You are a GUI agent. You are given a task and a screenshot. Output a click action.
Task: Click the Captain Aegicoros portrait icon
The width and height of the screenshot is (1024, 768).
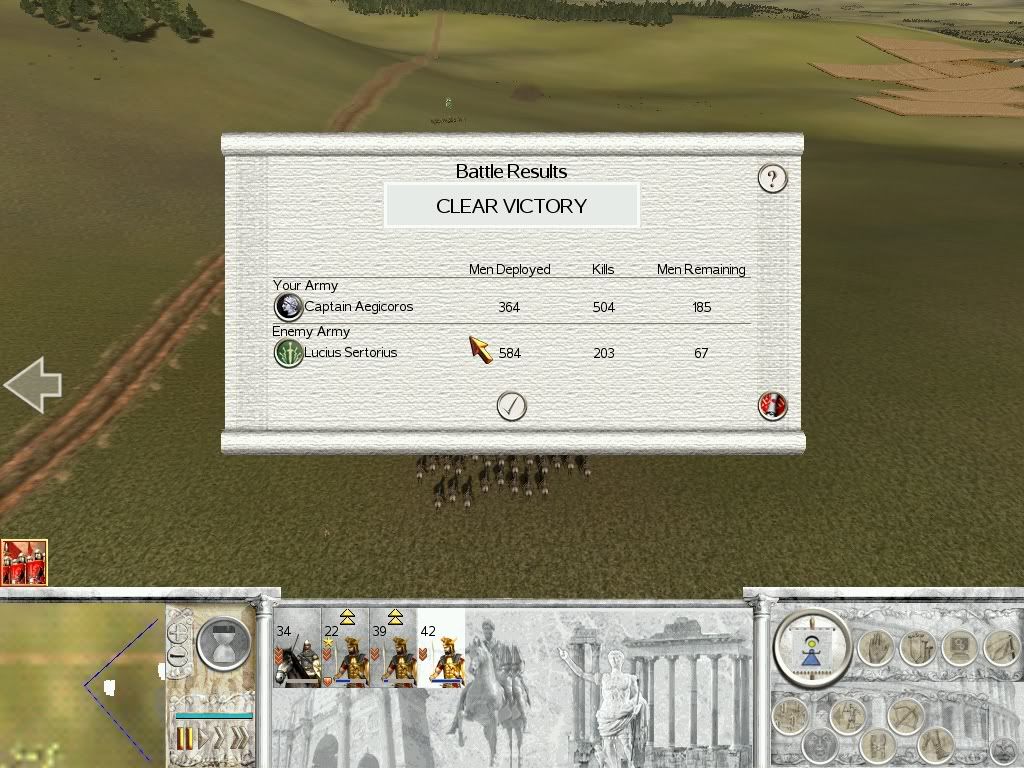(x=288, y=306)
